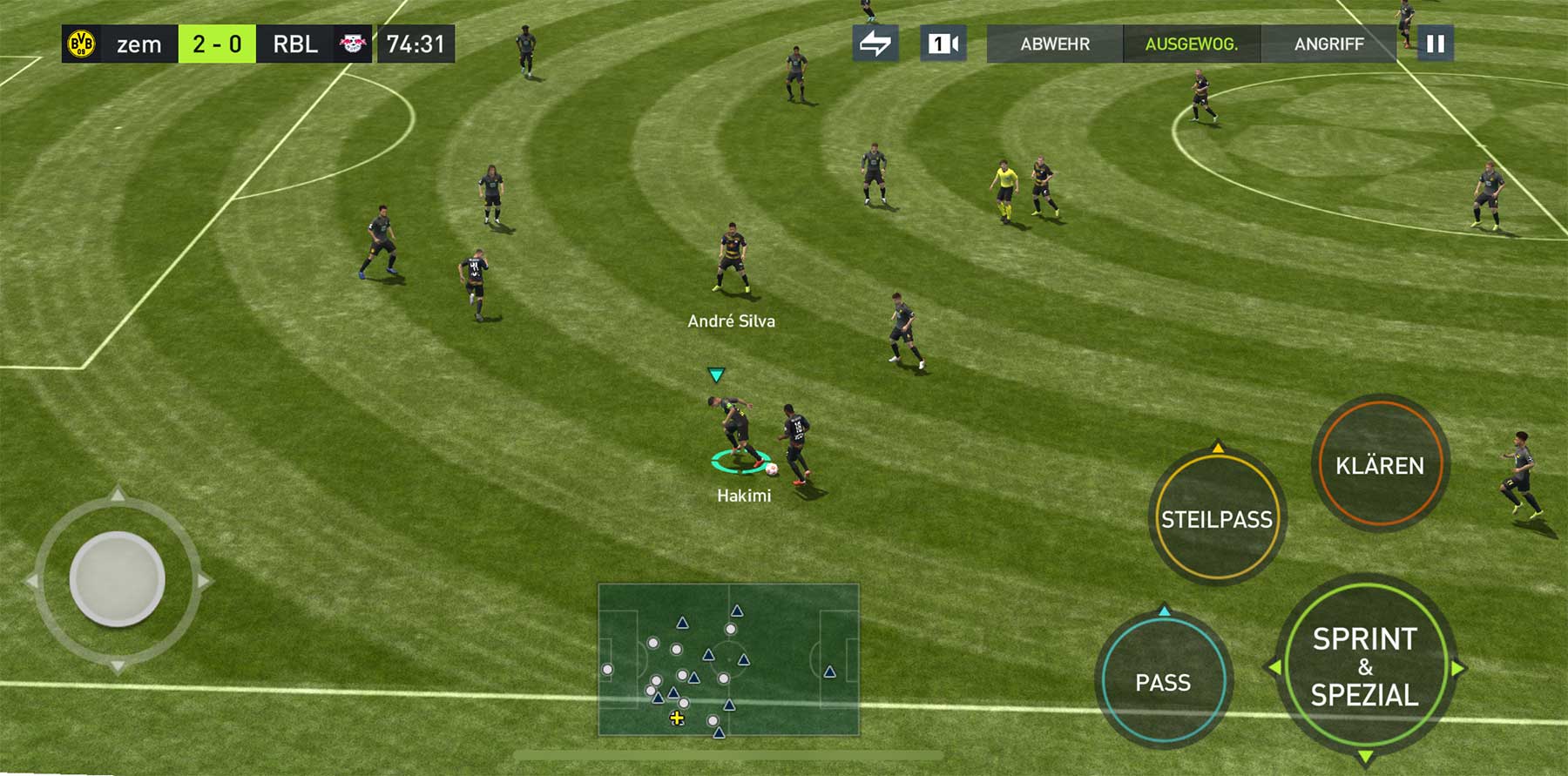
Task: Change the camera view
Action: pos(943,44)
